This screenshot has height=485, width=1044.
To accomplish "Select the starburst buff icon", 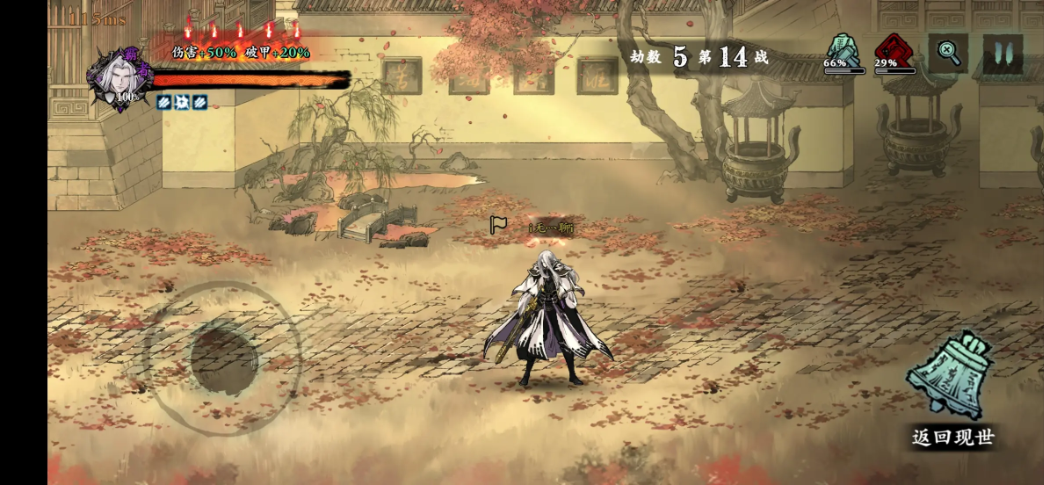I will click(x=182, y=102).
